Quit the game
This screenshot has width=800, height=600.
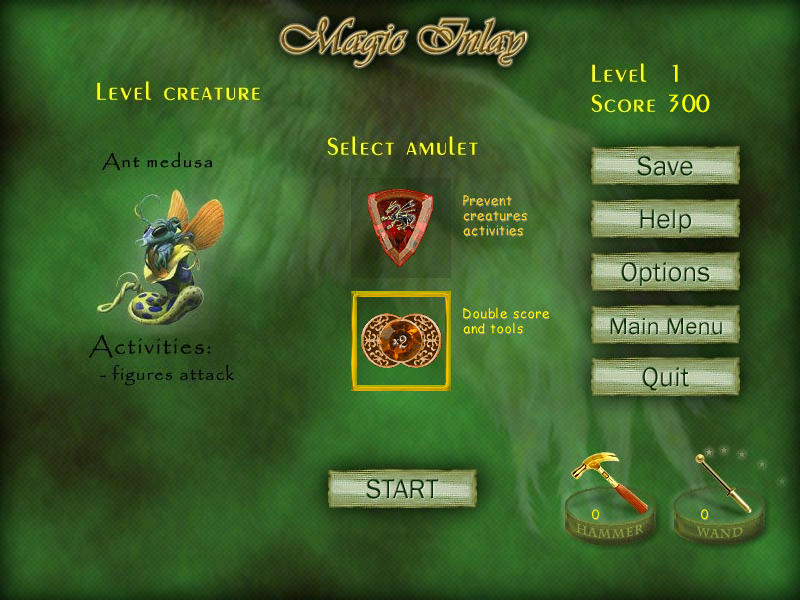click(665, 378)
